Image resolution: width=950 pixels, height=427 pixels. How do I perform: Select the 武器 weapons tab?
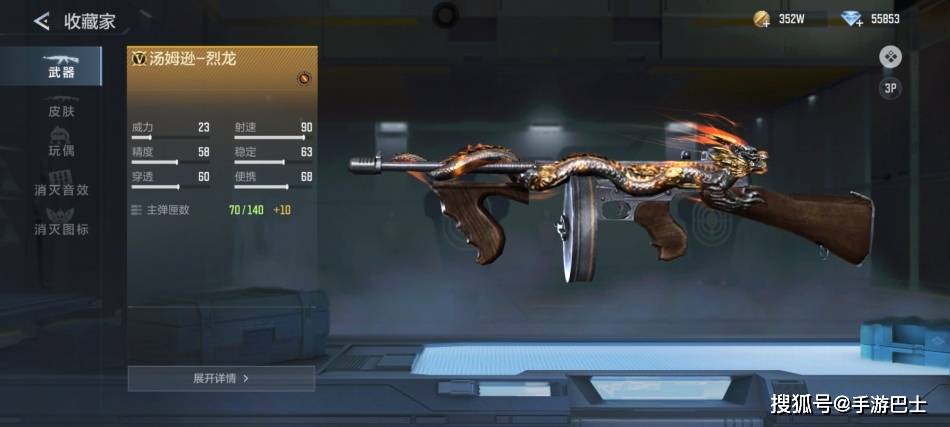point(60,65)
